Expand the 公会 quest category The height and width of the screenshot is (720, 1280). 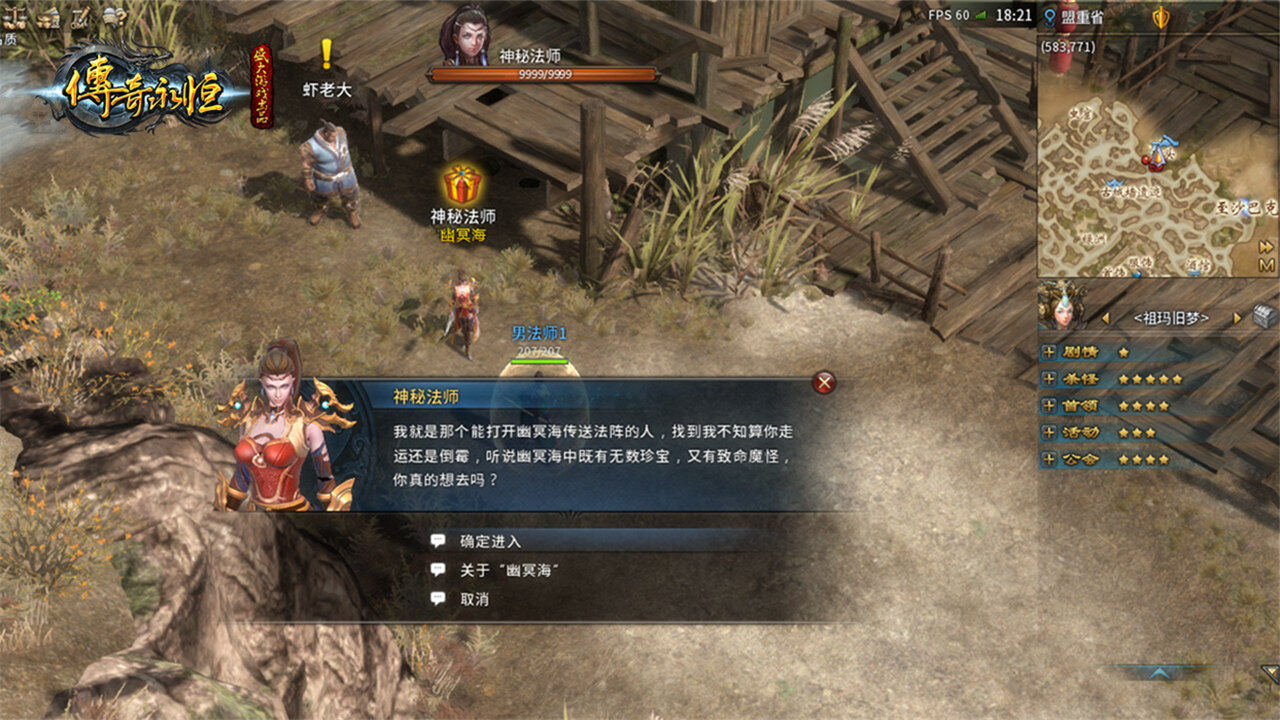coord(1049,460)
